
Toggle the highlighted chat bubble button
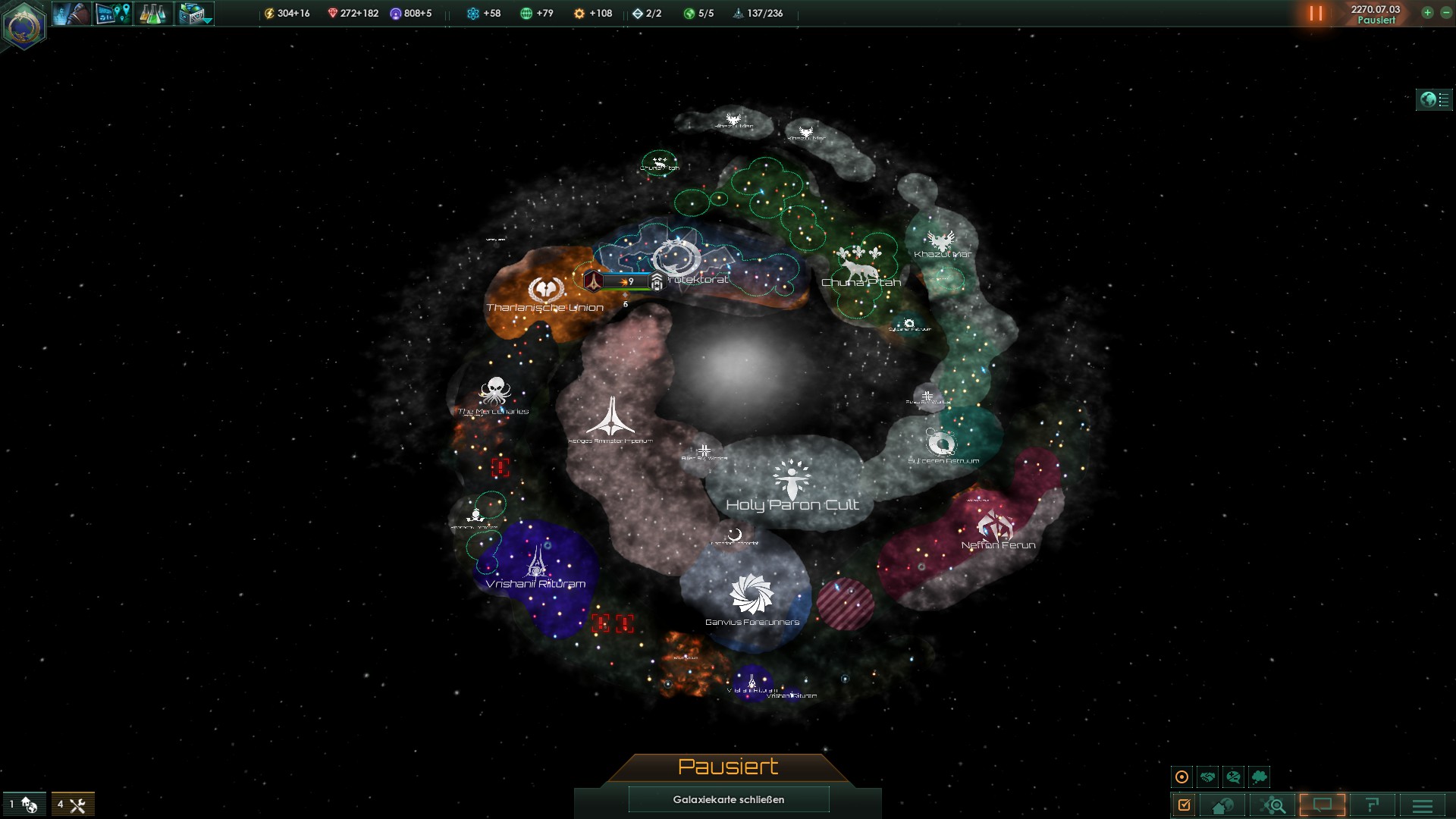click(x=1323, y=805)
